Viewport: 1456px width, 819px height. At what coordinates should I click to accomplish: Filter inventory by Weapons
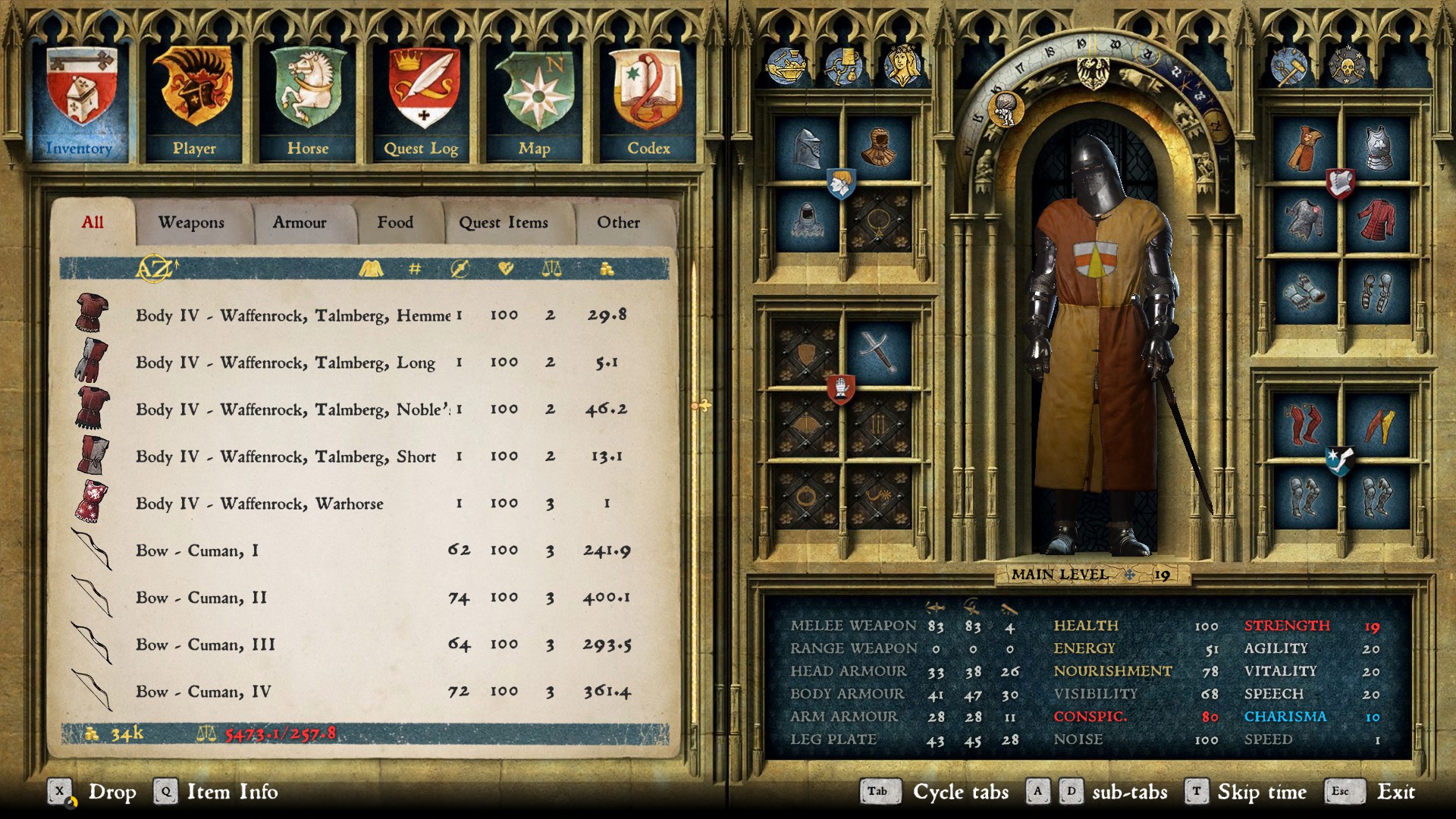point(191,222)
